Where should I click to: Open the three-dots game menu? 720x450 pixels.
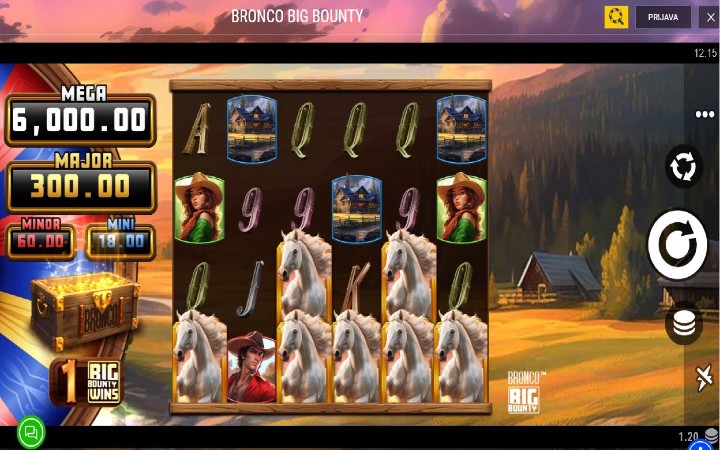[704, 115]
